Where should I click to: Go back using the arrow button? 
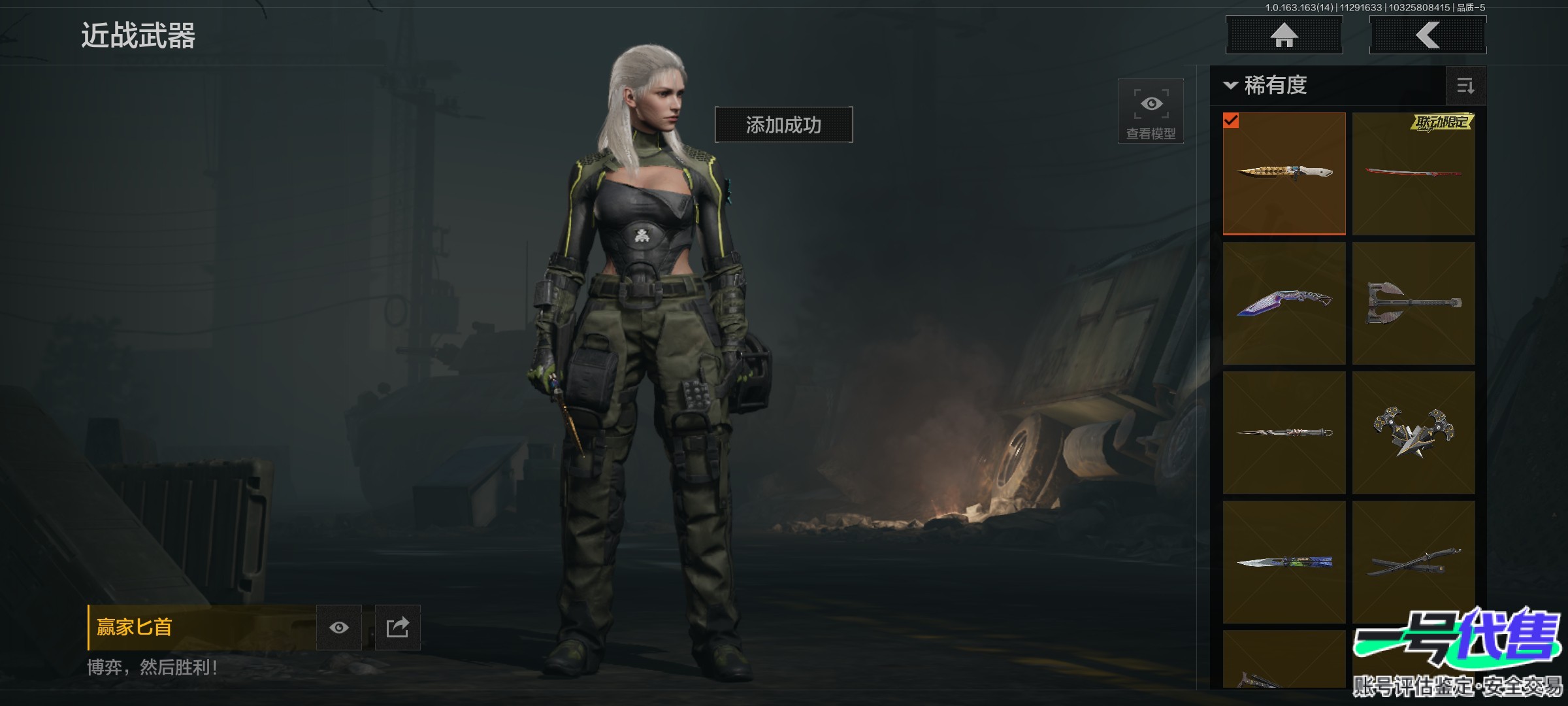point(1428,35)
